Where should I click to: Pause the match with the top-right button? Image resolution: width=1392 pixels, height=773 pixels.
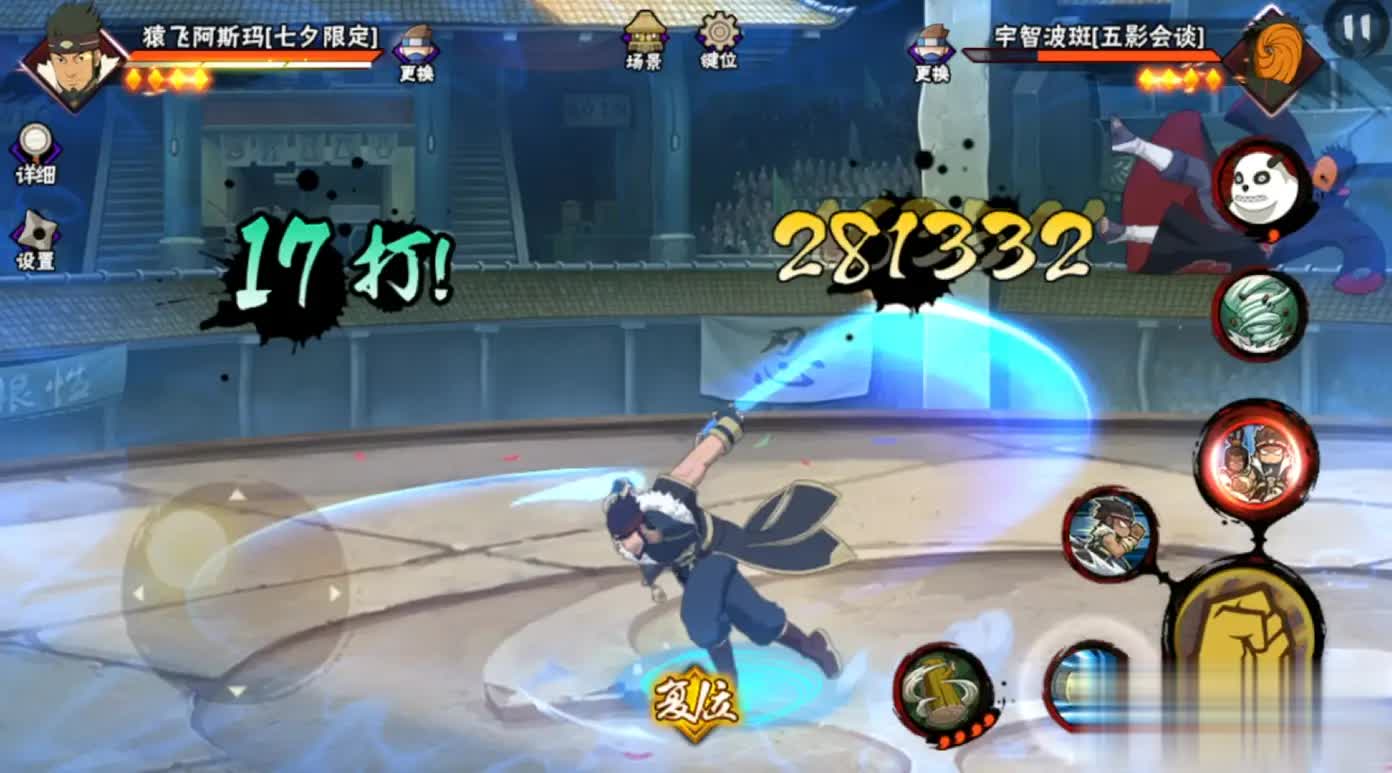(1356, 28)
